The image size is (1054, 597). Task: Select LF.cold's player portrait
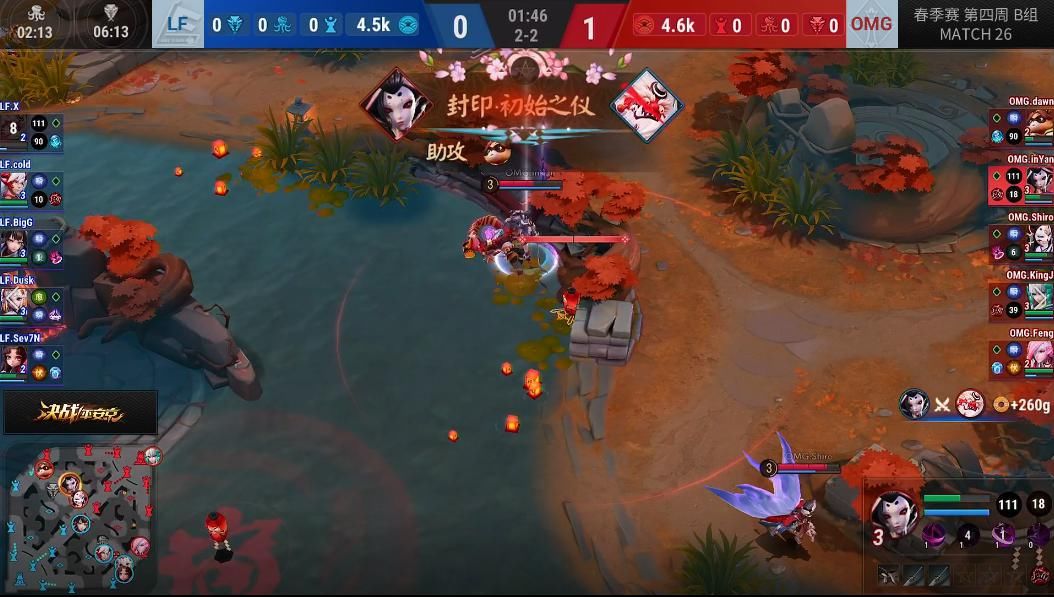13,185
